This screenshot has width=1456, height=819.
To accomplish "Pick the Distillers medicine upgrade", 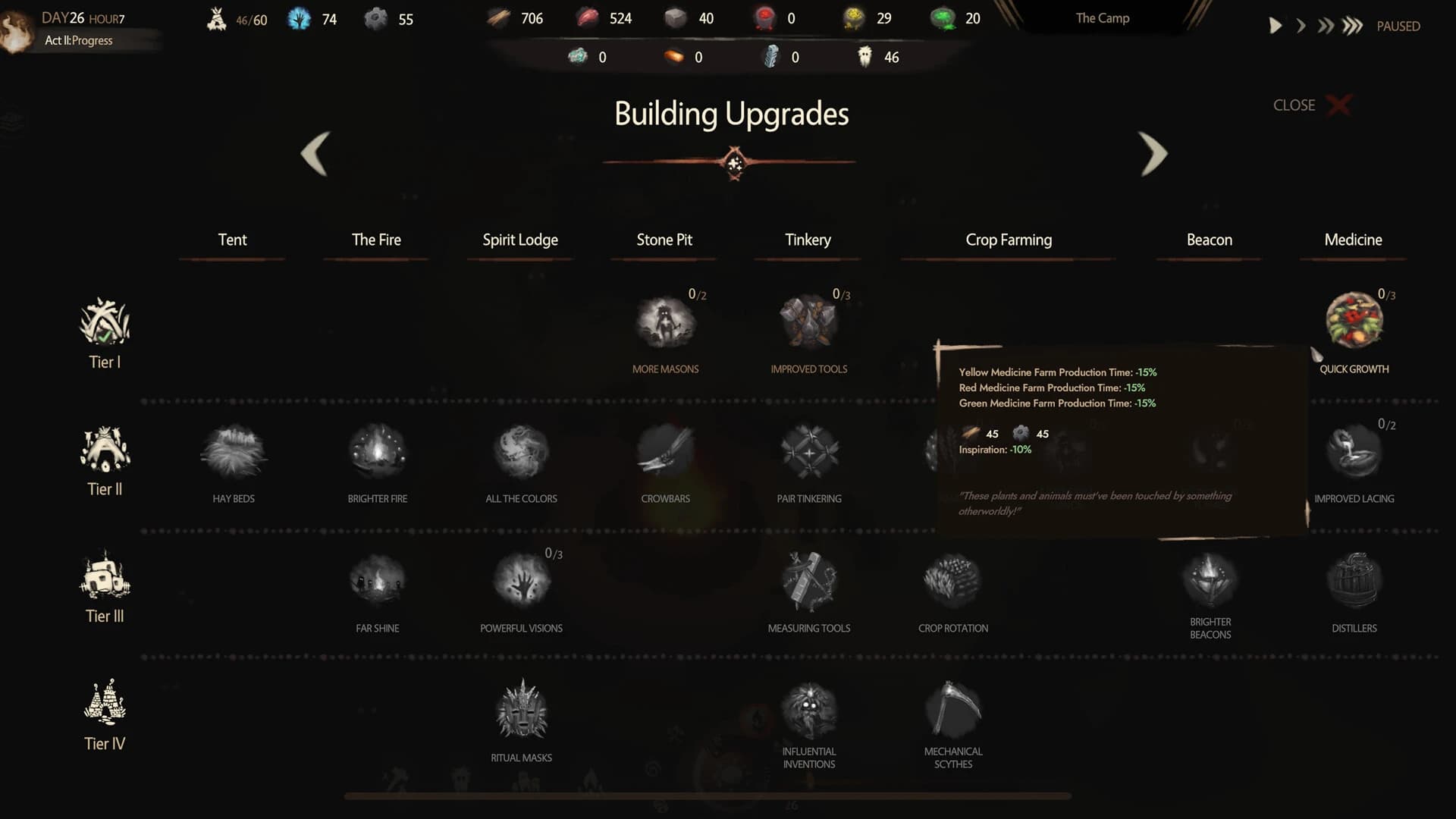I will pyautogui.click(x=1354, y=580).
